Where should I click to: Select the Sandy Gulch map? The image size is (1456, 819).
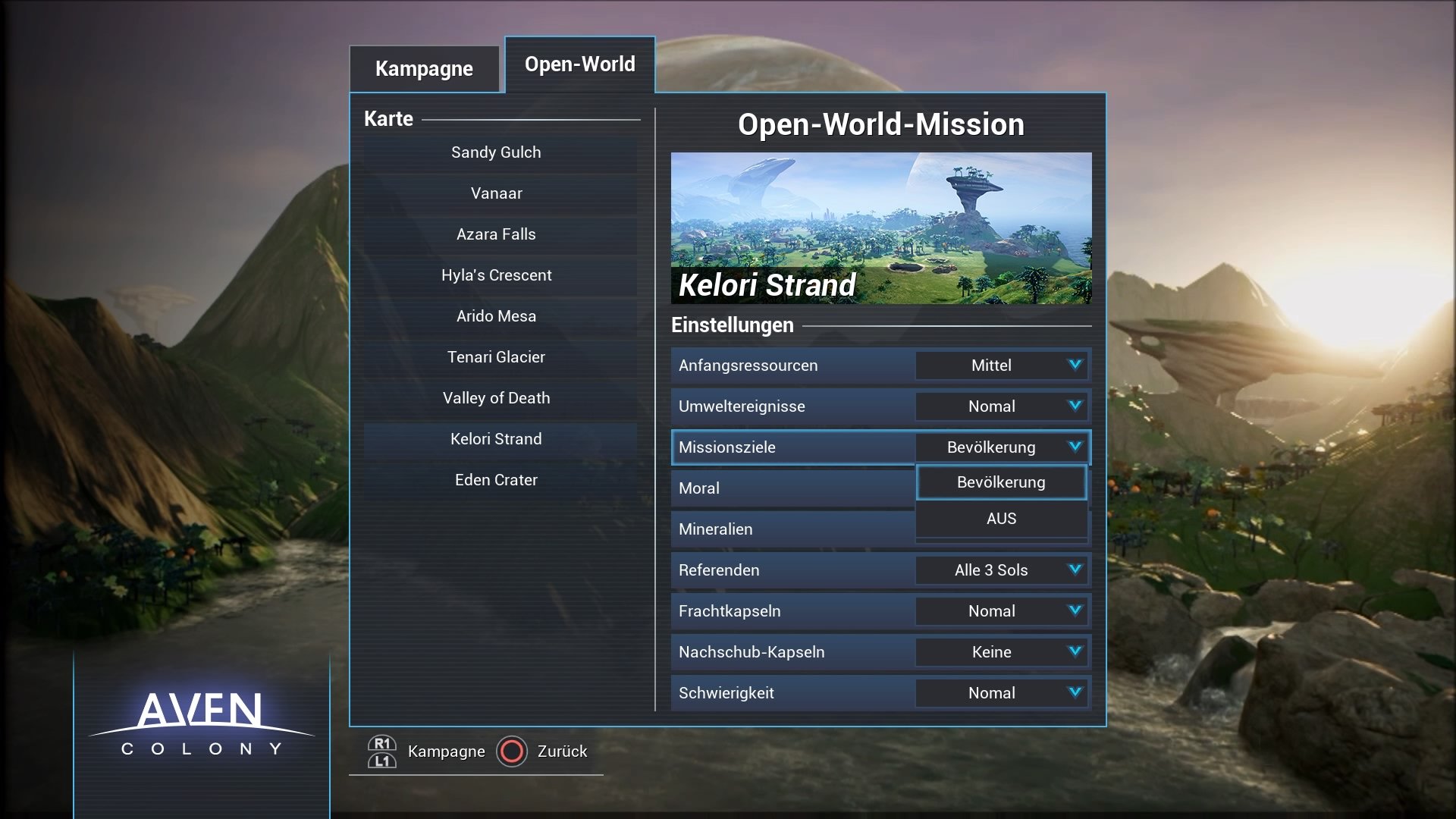click(497, 152)
